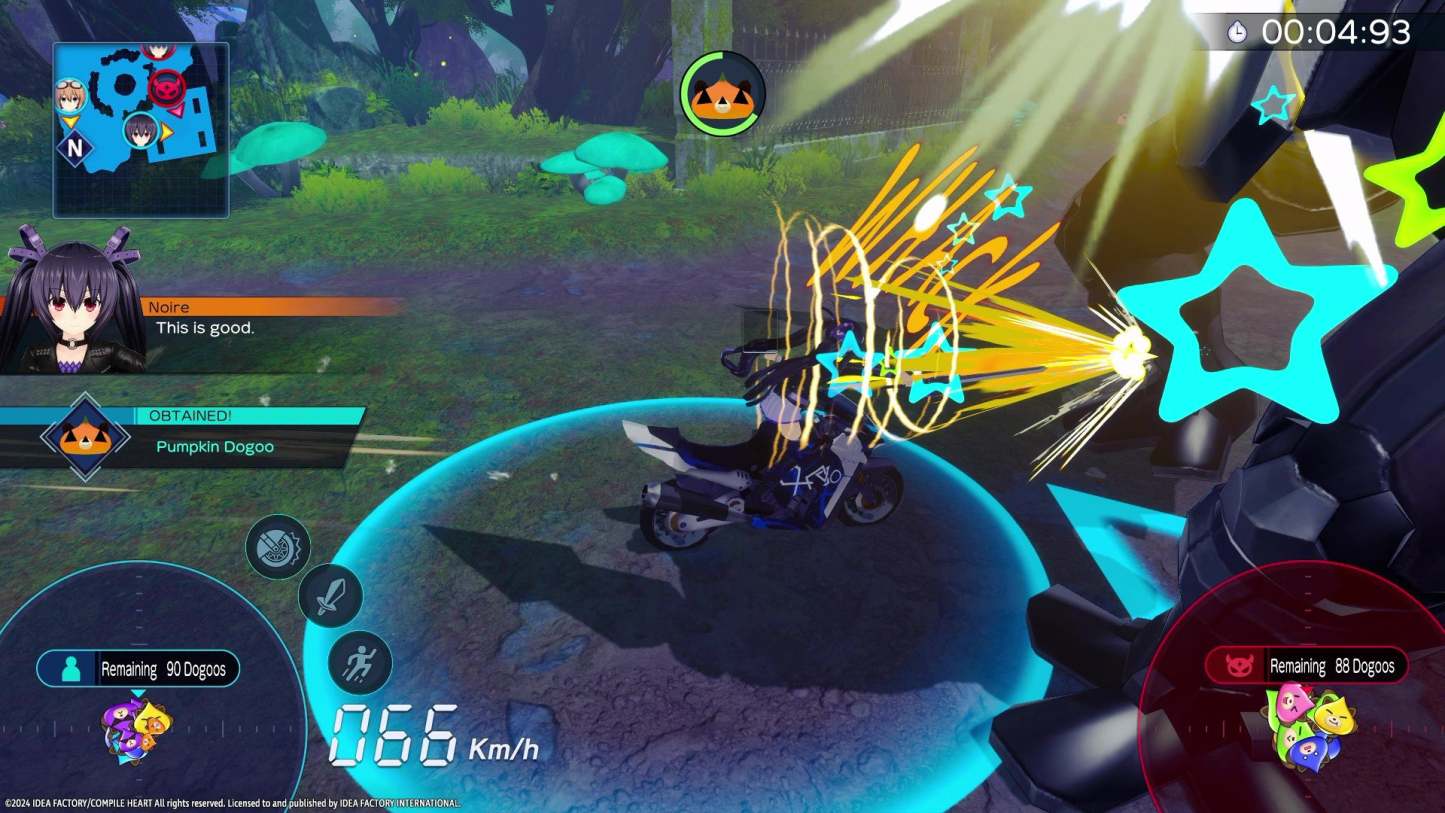
Task: Open the minimap in the corner
Action: pyautogui.click(x=141, y=129)
